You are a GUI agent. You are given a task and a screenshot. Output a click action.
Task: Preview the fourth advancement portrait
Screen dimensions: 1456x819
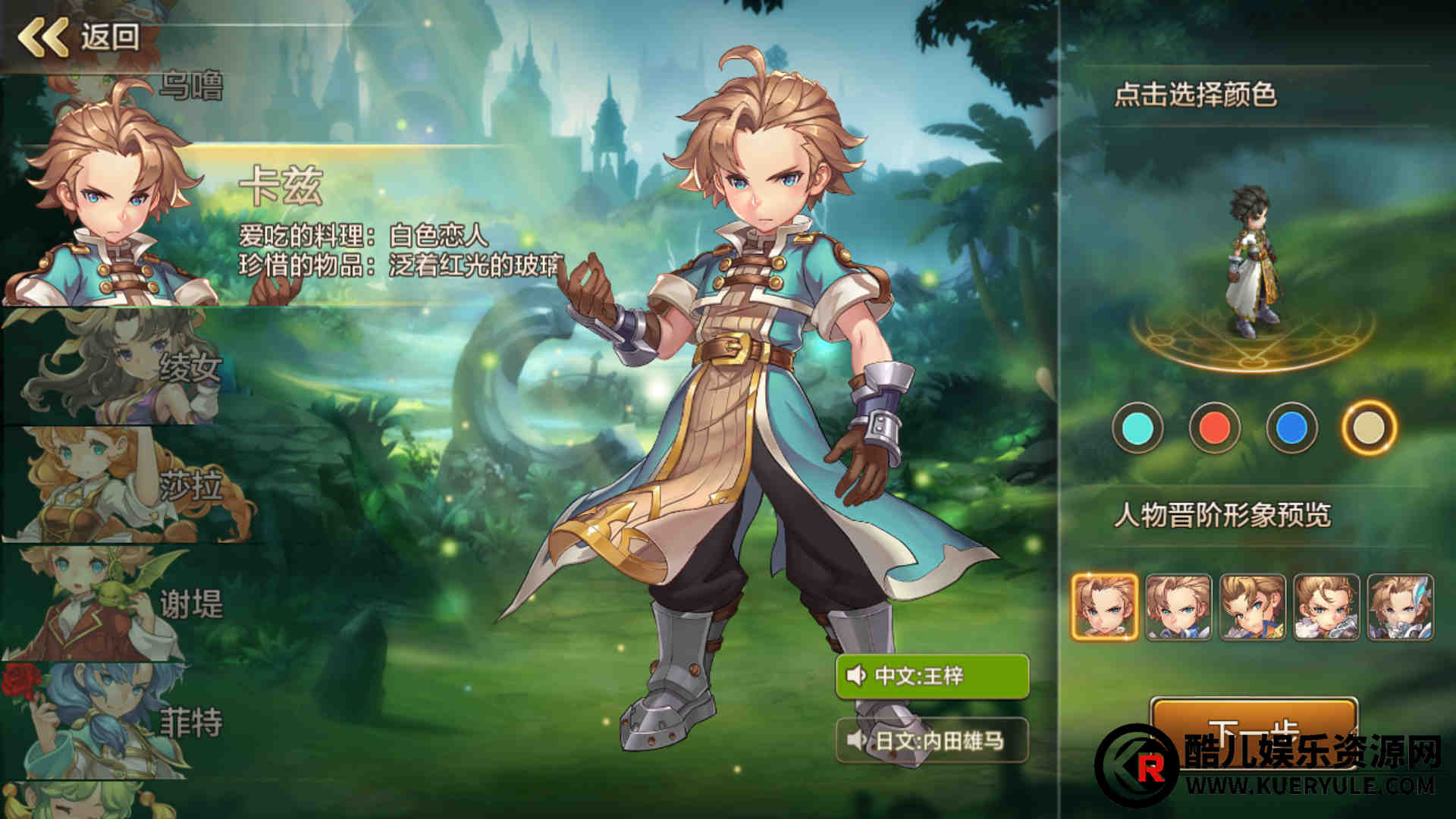(x=1326, y=607)
